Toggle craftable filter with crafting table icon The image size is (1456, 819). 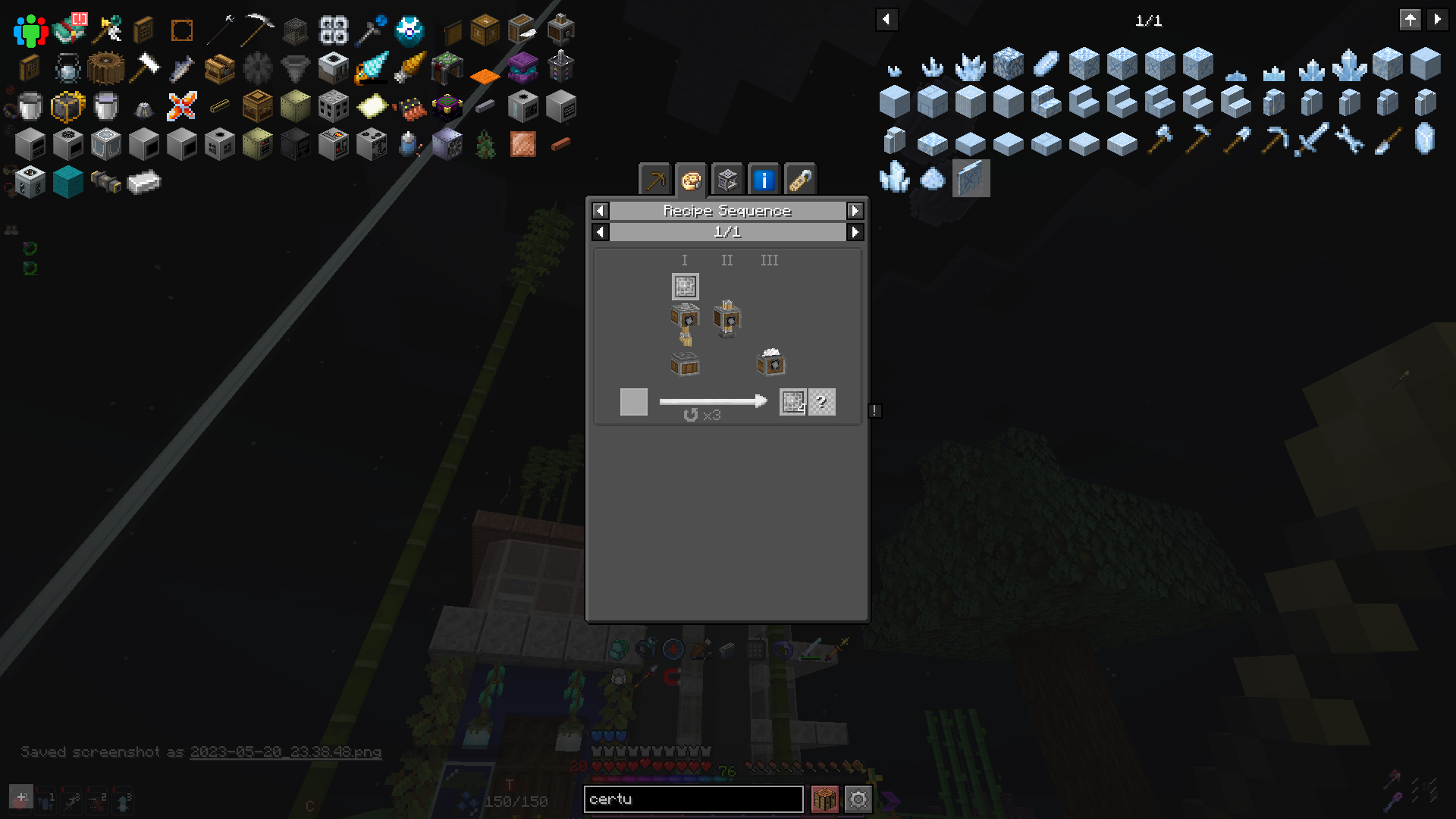(826, 799)
